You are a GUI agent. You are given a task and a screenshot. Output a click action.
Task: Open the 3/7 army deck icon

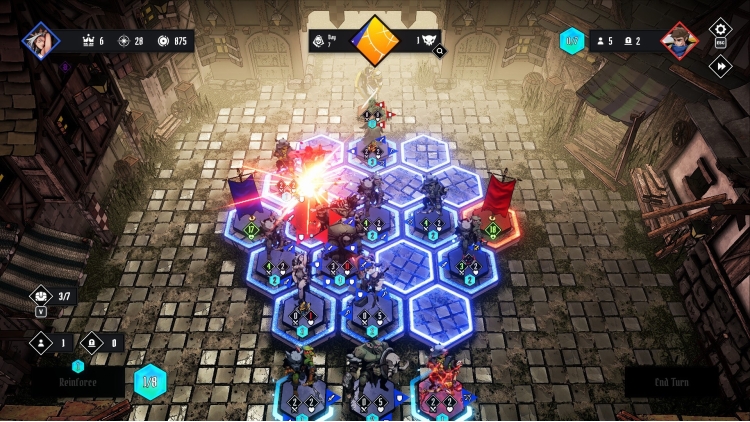pyautogui.click(x=42, y=295)
